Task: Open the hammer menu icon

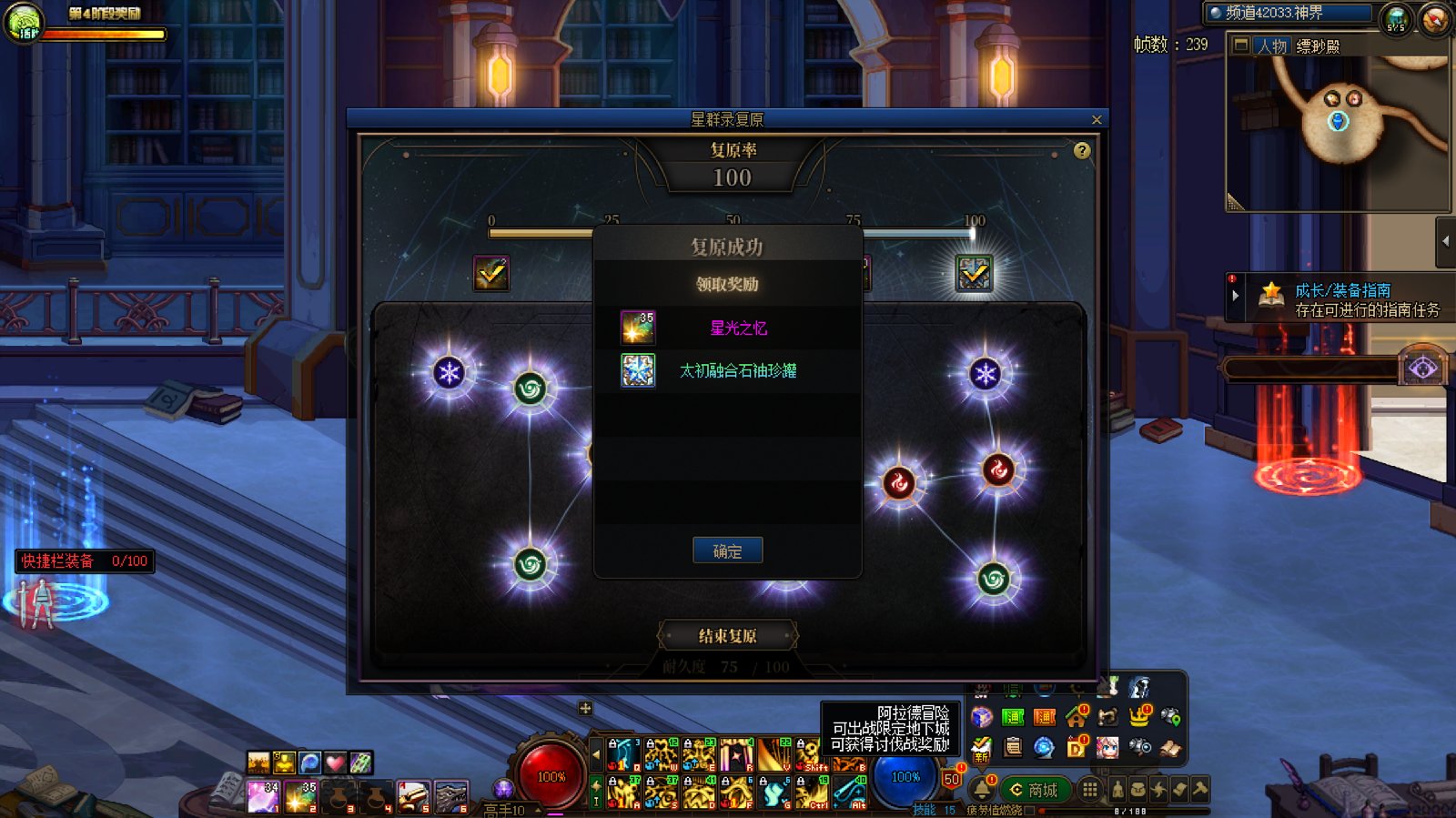Action: point(1200,790)
